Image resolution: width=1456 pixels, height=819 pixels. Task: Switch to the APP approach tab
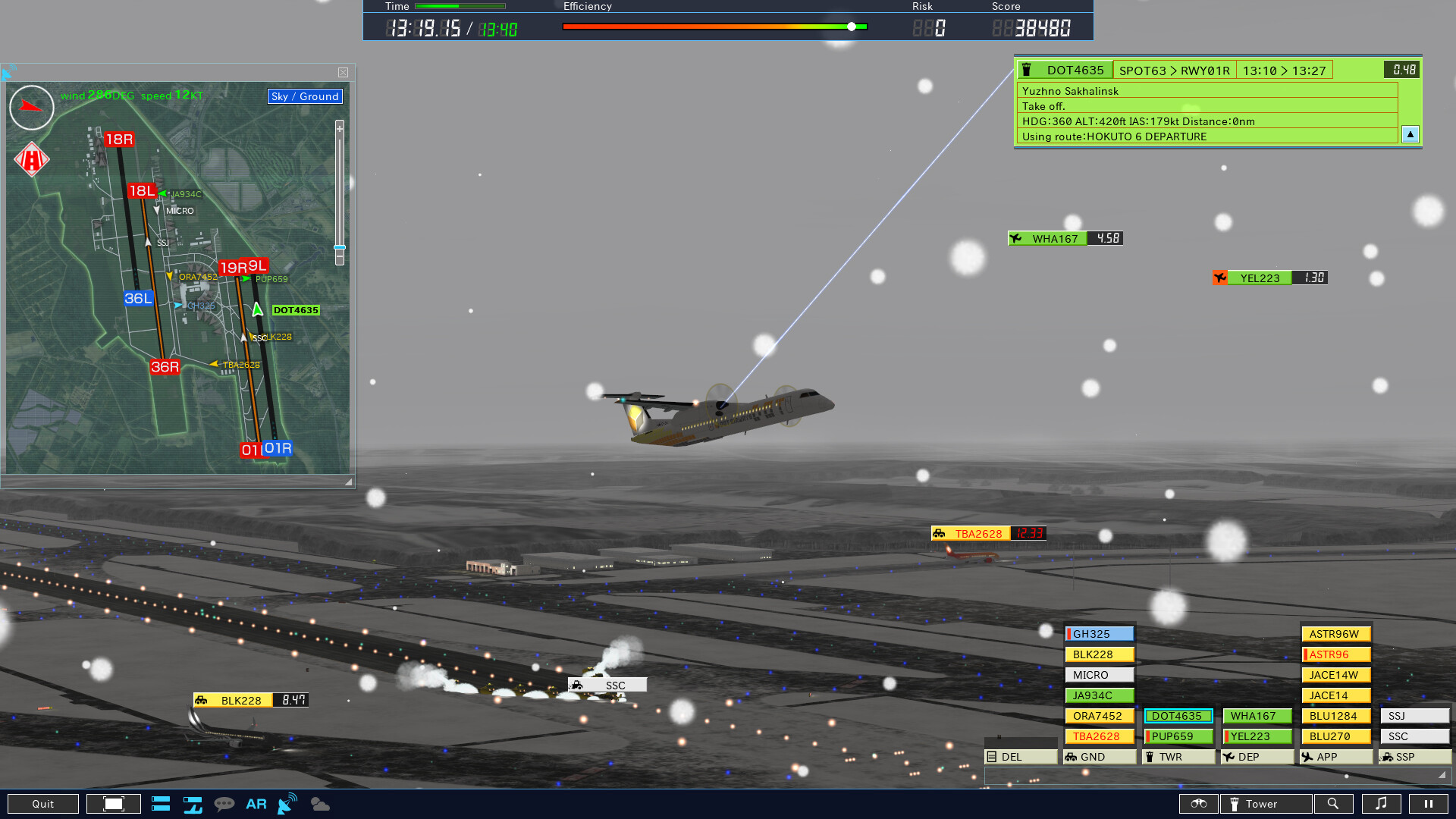1335,757
